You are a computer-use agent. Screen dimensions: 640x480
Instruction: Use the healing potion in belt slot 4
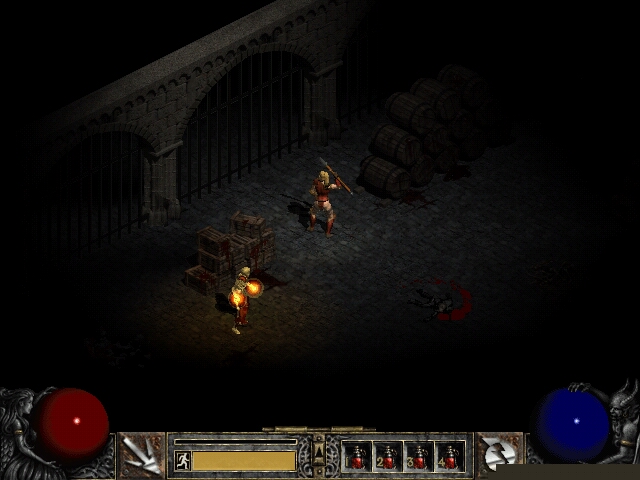(449, 456)
